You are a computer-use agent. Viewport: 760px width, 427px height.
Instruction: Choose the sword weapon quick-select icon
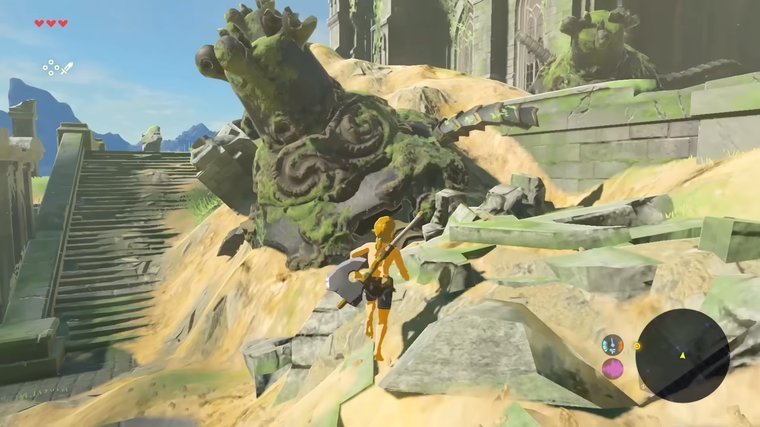coord(67,68)
